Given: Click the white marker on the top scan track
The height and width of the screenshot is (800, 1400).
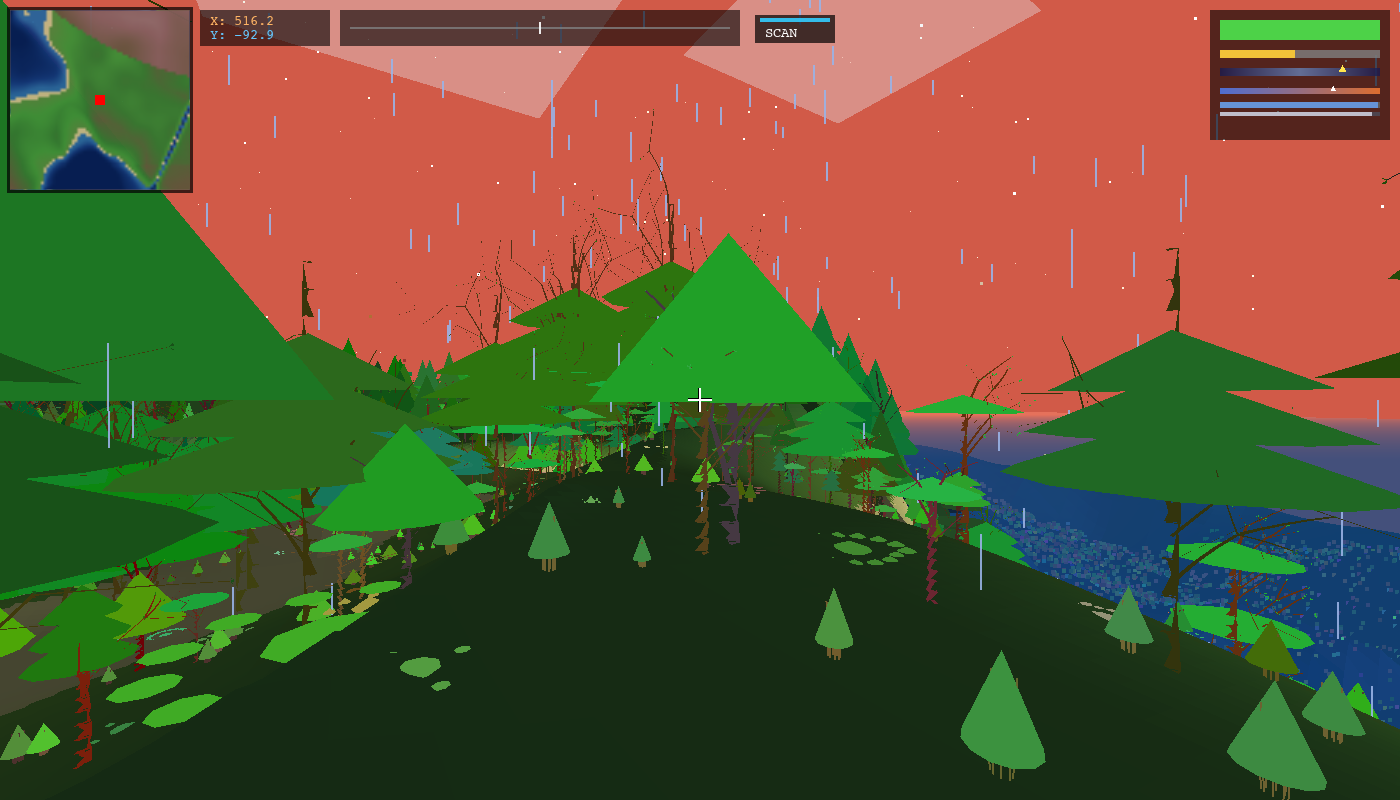Looking at the screenshot, I should pyautogui.click(x=540, y=28).
